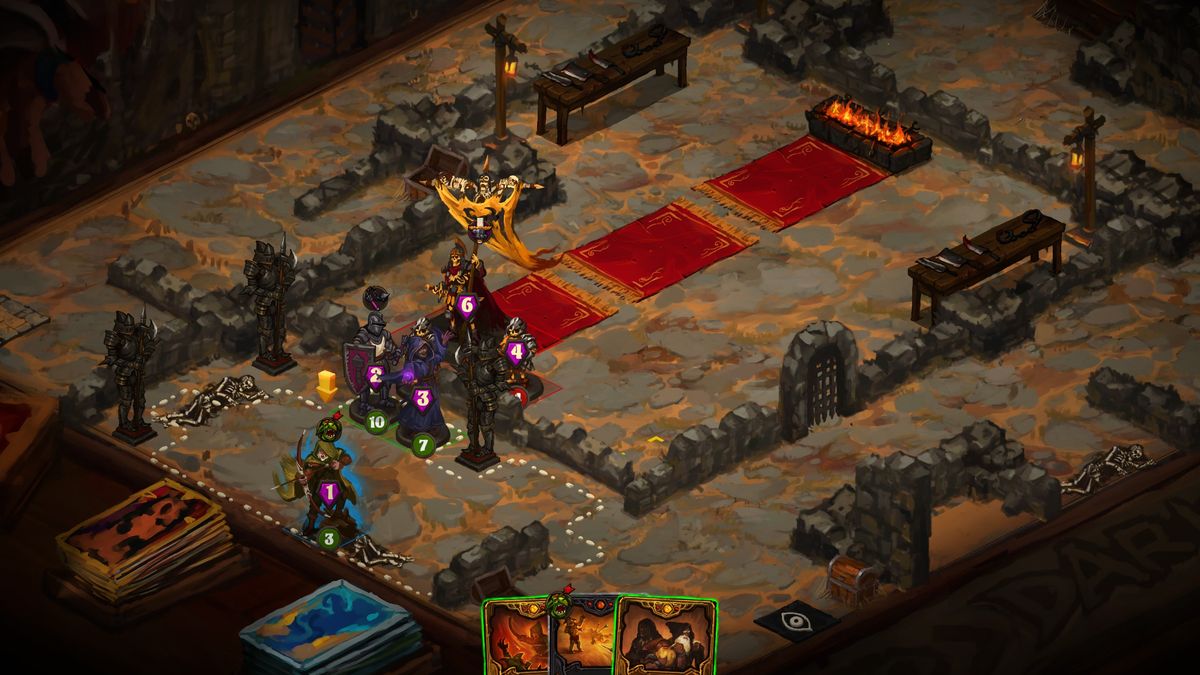Open the blue card deck stack

(330, 625)
